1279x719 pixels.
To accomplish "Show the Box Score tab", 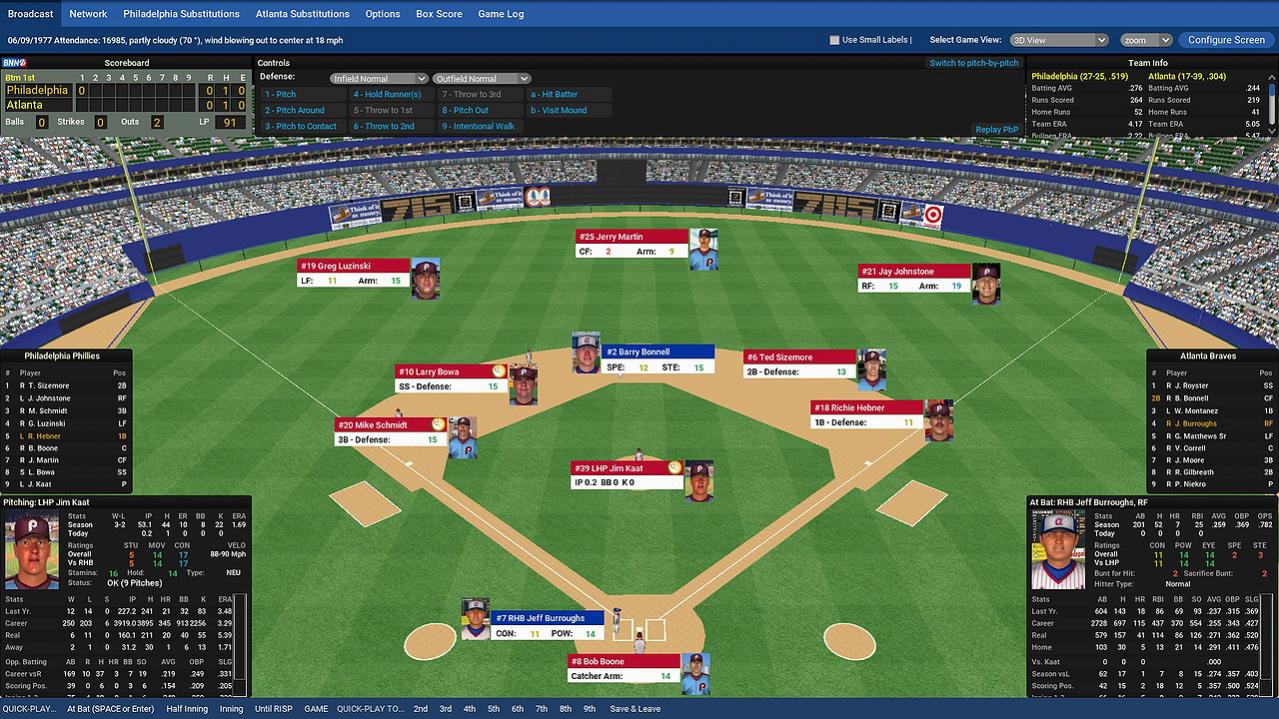I will pyautogui.click(x=439, y=14).
